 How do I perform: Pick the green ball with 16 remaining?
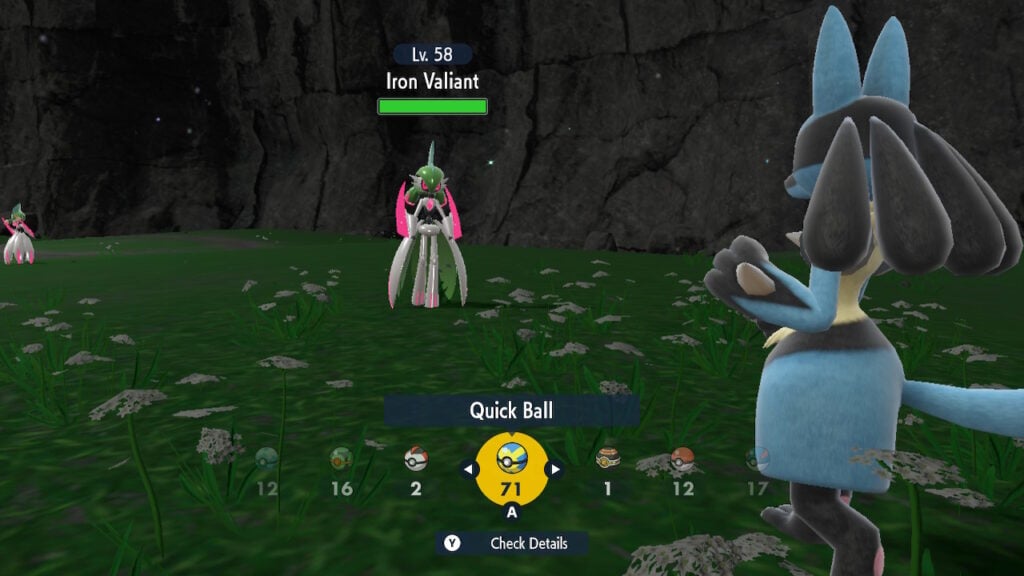point(342,460)
